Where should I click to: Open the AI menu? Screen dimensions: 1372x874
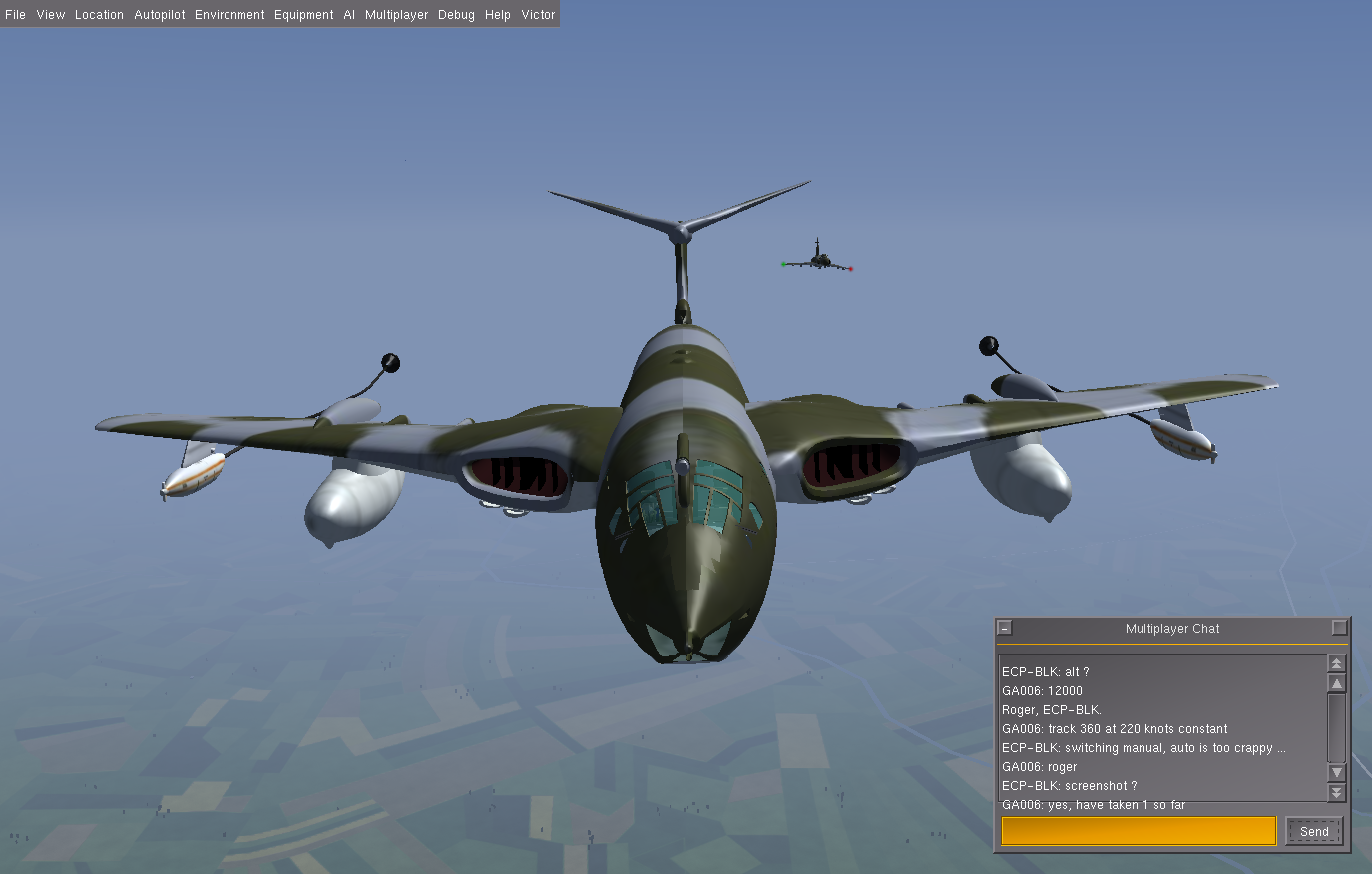[x=349, y=15]
